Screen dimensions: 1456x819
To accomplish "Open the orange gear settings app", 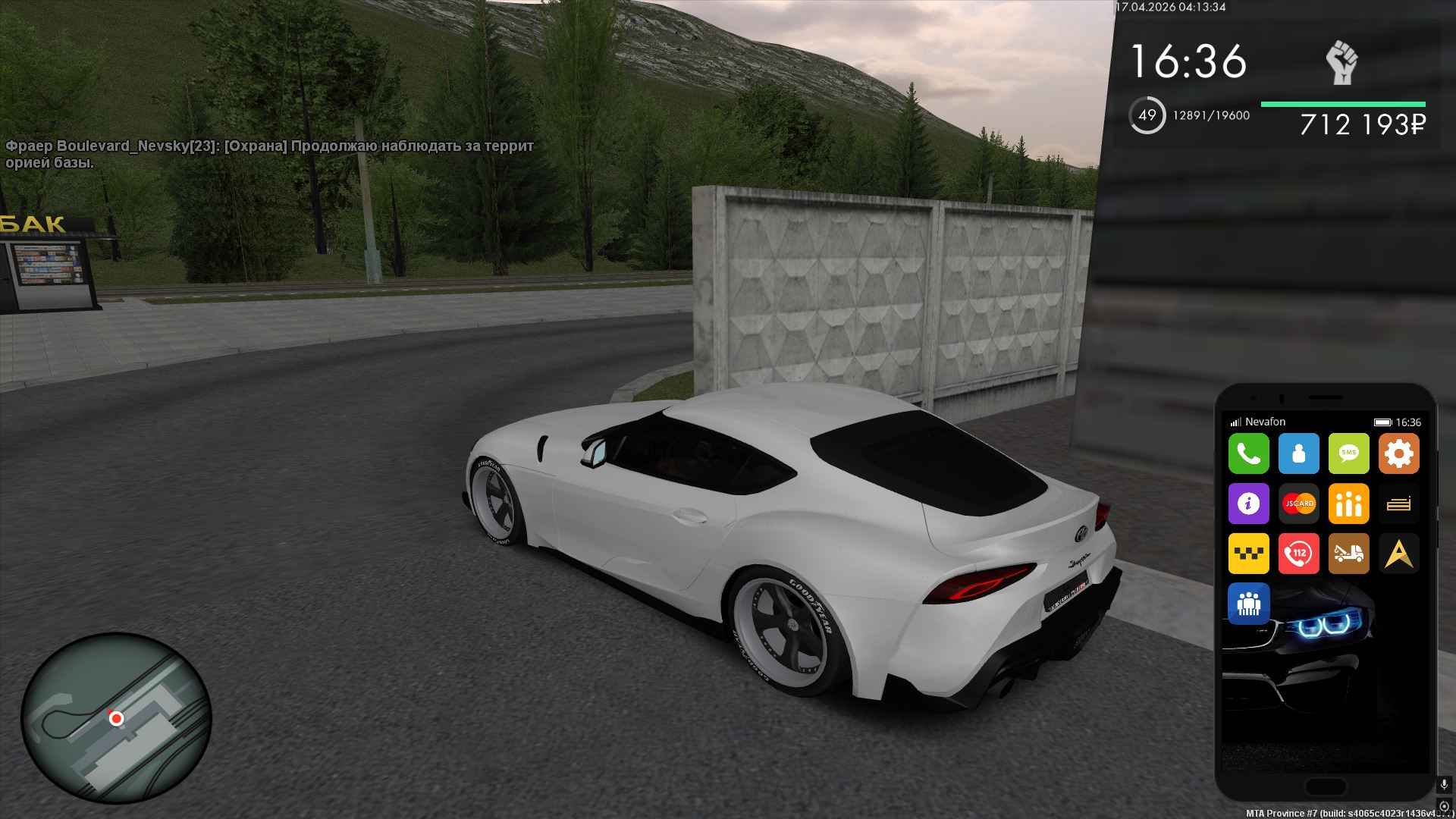I will point(1398,453).
